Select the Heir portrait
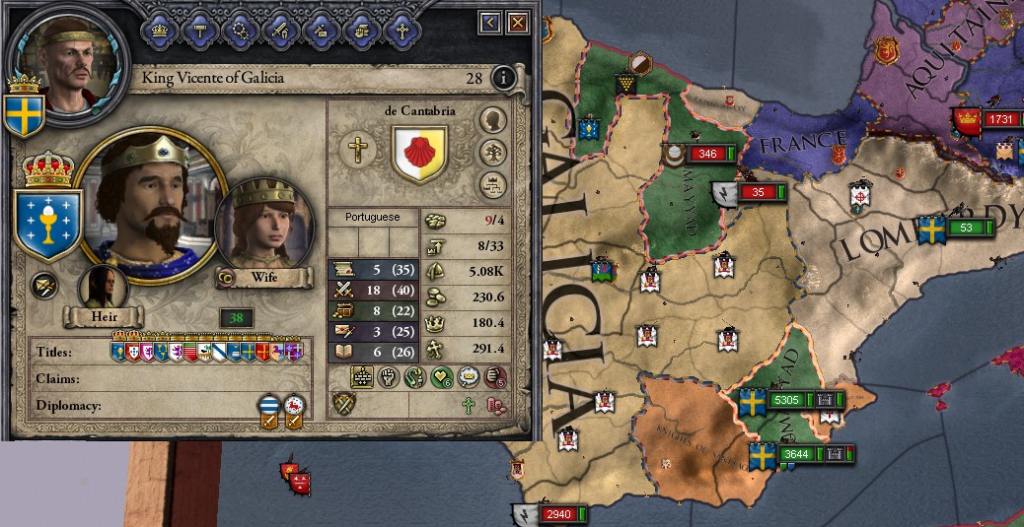Viewport: 1024px width, 527px height. (103, 290)
